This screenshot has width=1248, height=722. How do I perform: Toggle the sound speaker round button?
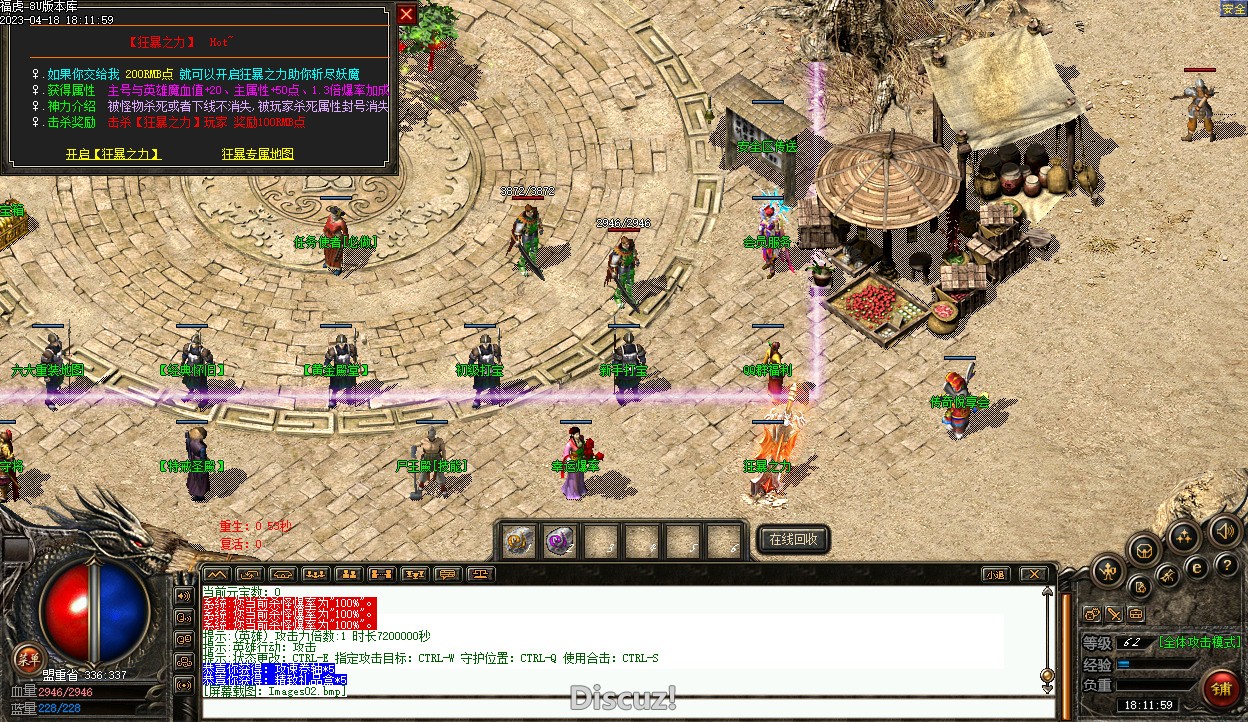(1224, 530)
